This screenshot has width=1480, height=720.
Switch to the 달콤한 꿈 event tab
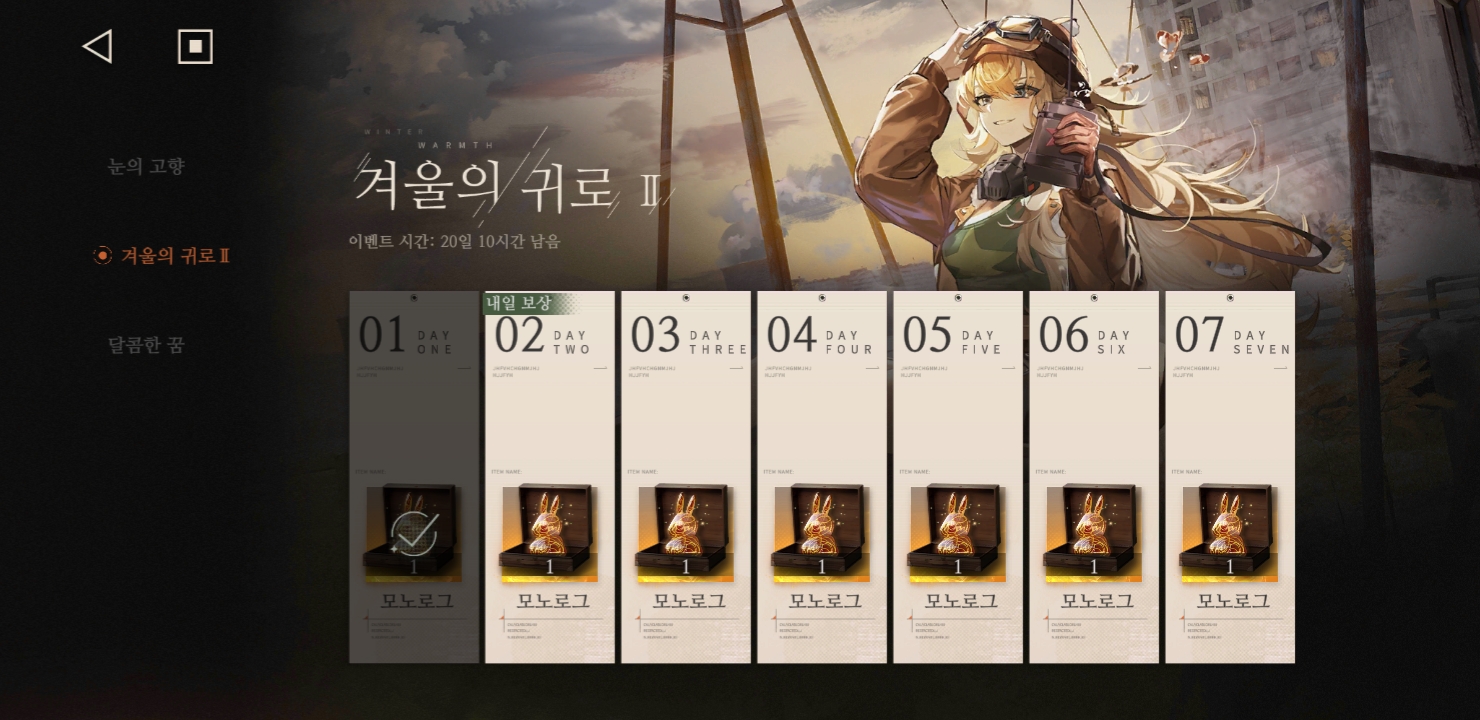tap(146, 345)
